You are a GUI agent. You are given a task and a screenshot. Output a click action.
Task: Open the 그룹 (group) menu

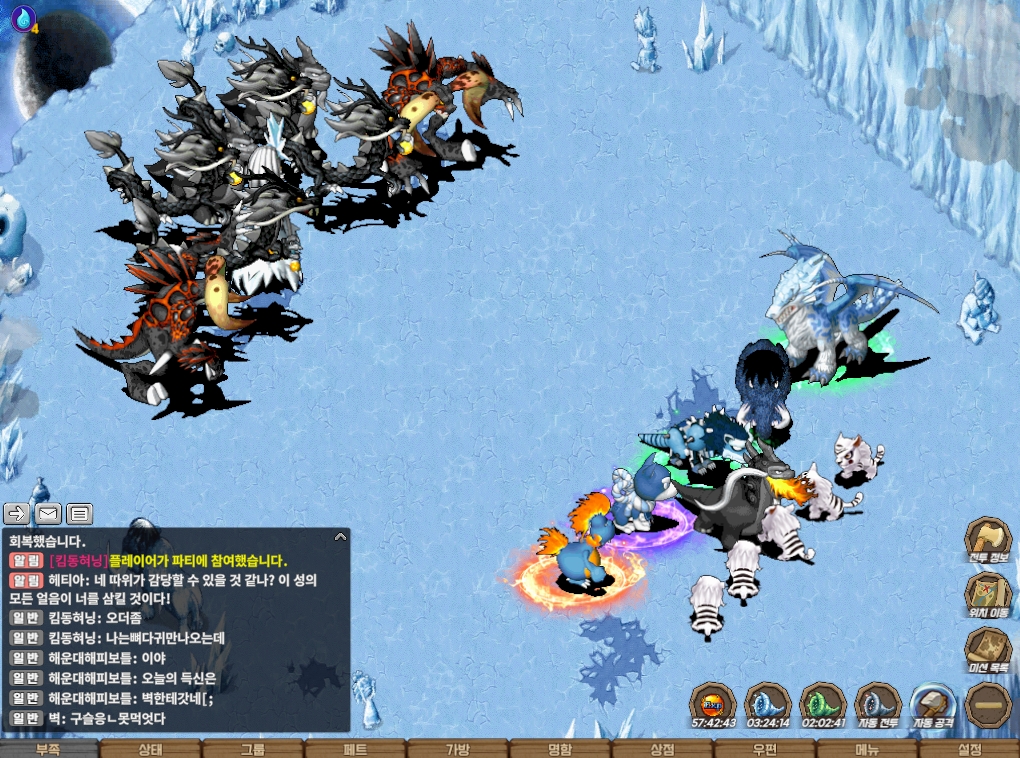253,749
